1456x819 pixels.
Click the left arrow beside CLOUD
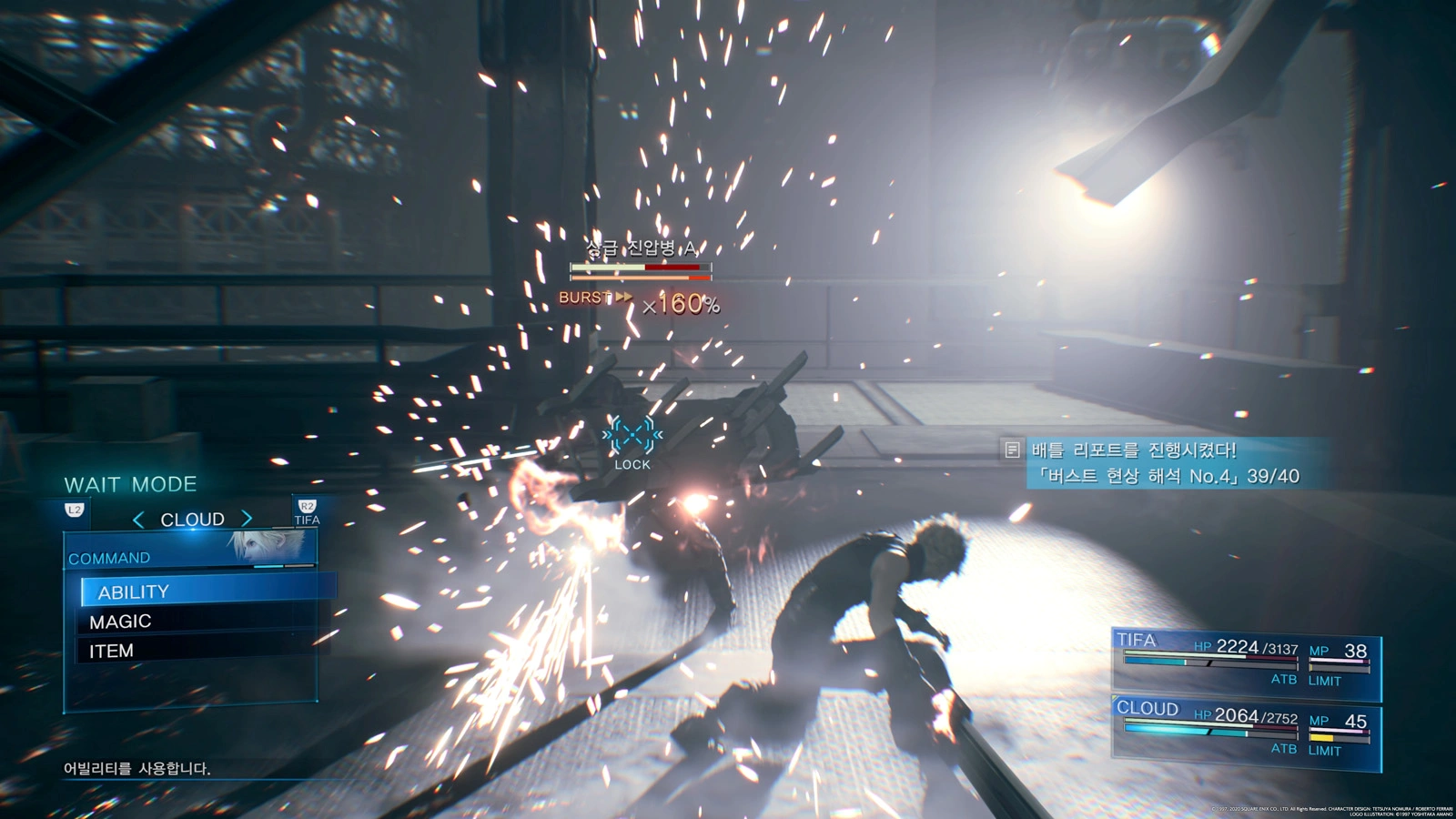(x=138, y=520)
